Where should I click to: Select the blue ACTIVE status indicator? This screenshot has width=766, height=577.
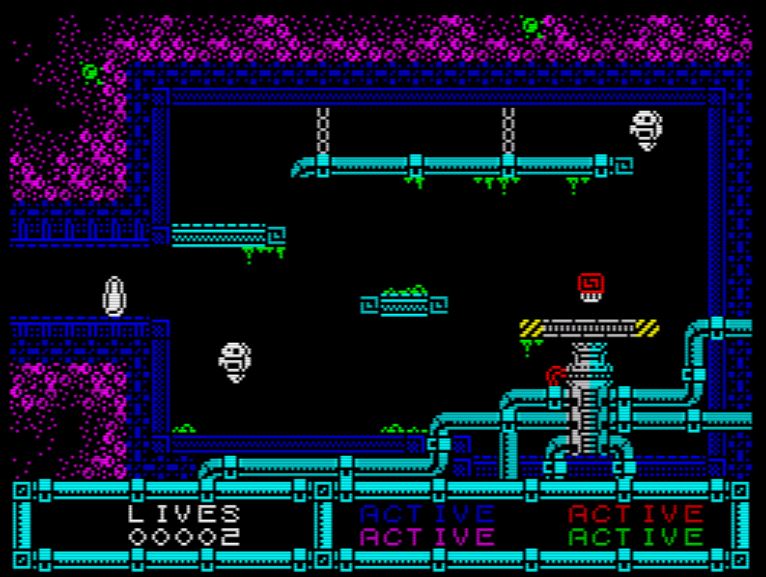coord(427,514)
